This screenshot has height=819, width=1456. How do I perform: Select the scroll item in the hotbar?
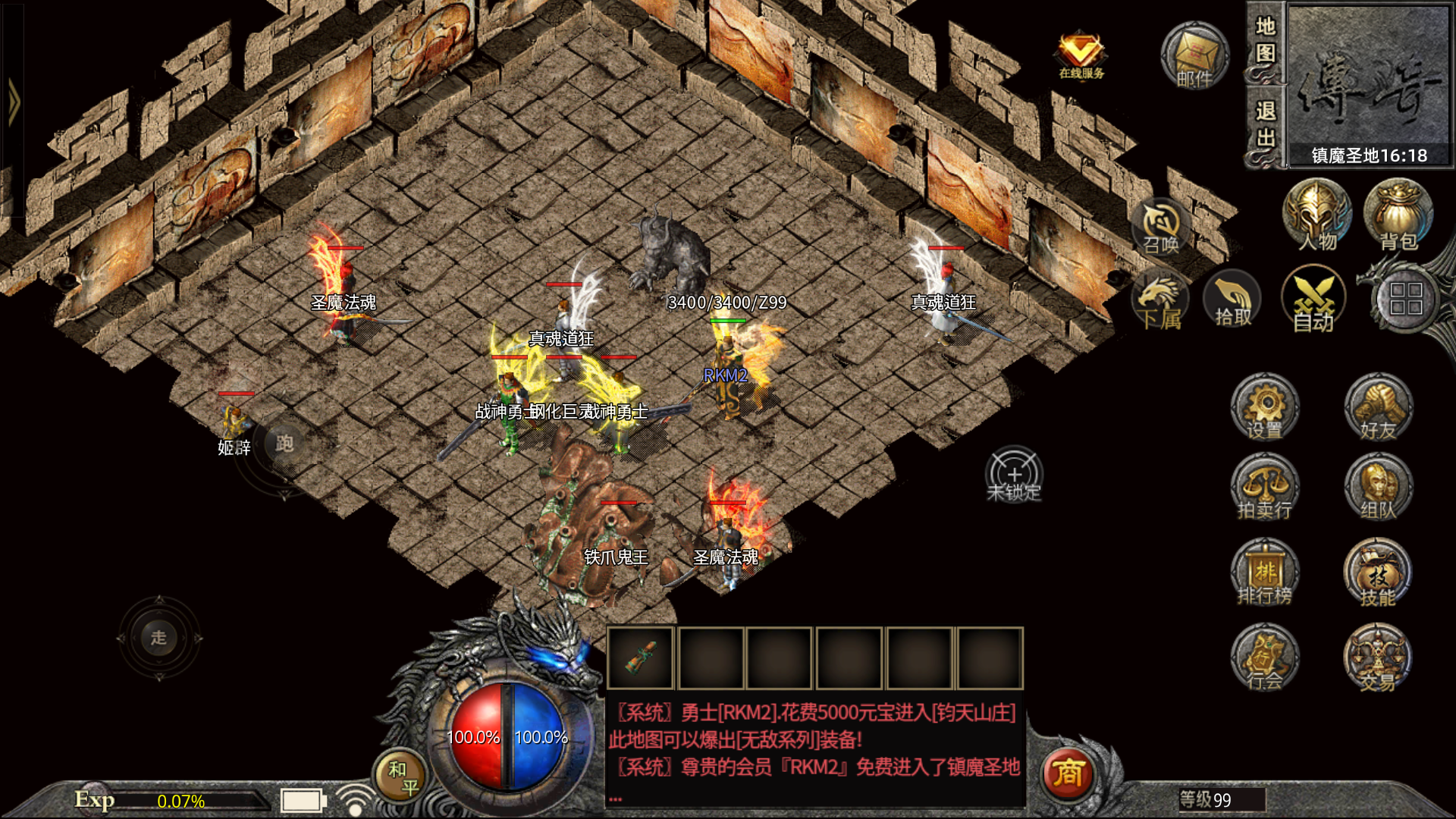click(x=641, y=657)
